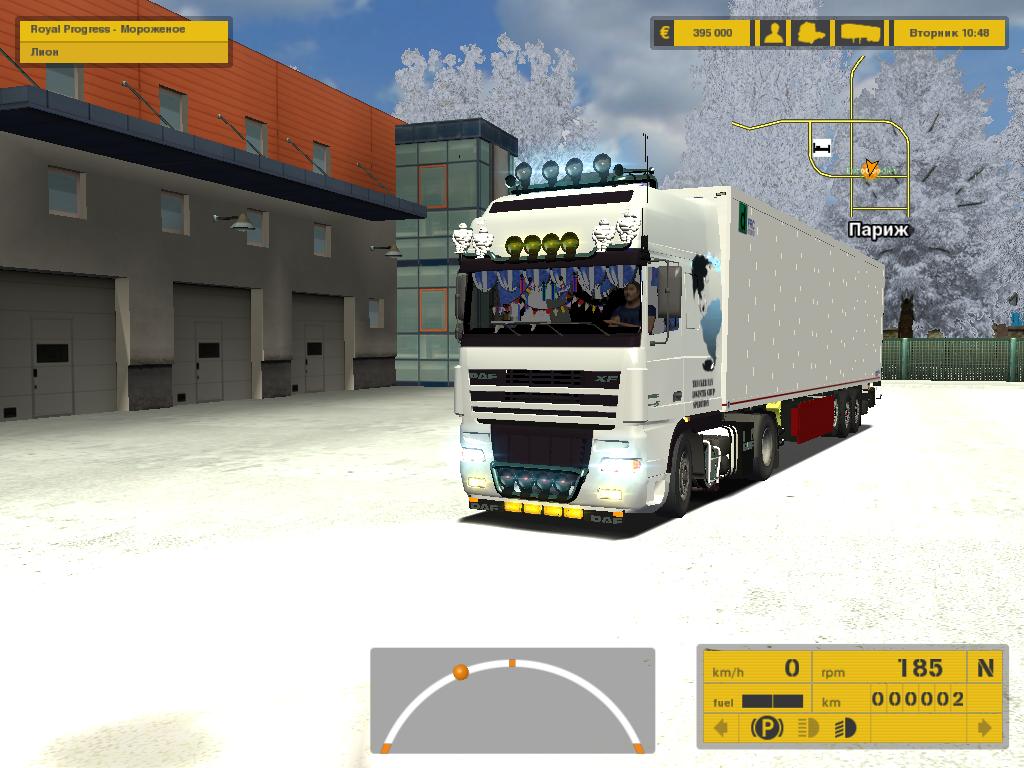The width and height of the screenshot is (1024, 768).
Task: Open the driver profile silhouette icon
Action: 772,33
